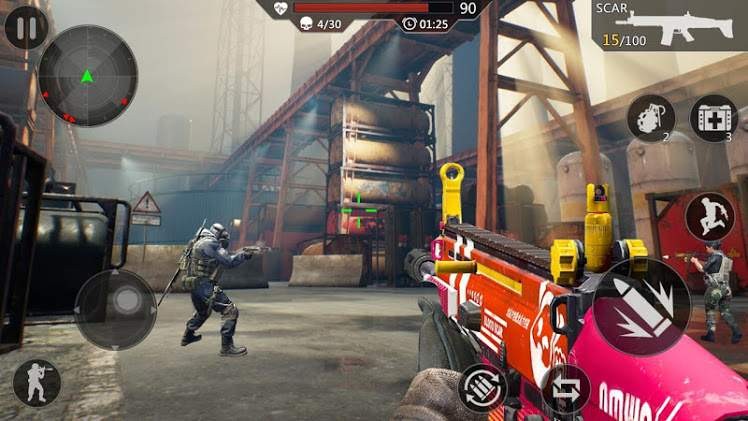The height and width of the screenshot is (421, 748).
Task: Select the SCAR weapon panel
Action: point(669,25)
